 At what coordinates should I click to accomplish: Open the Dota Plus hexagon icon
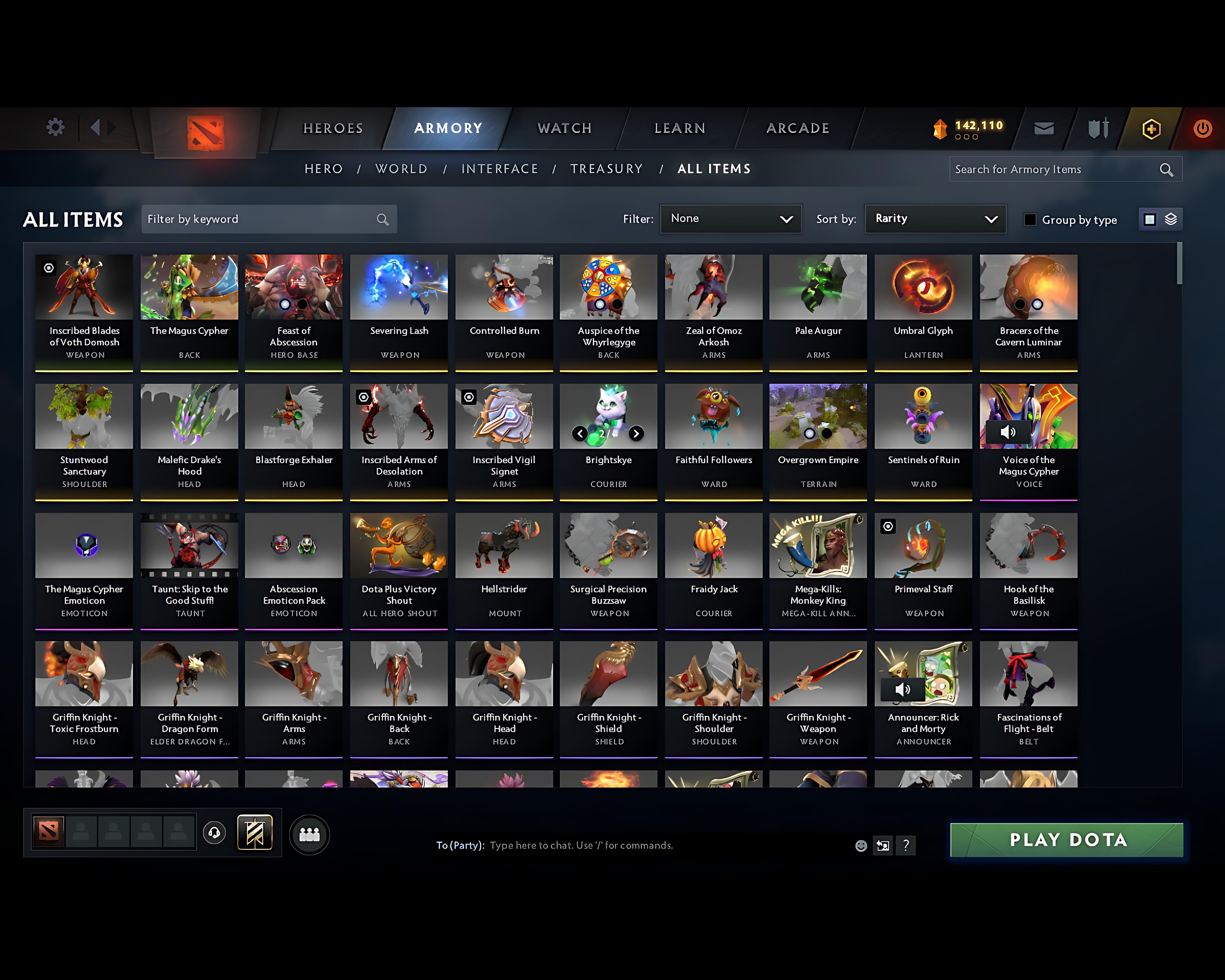(x=1149, y=128)
